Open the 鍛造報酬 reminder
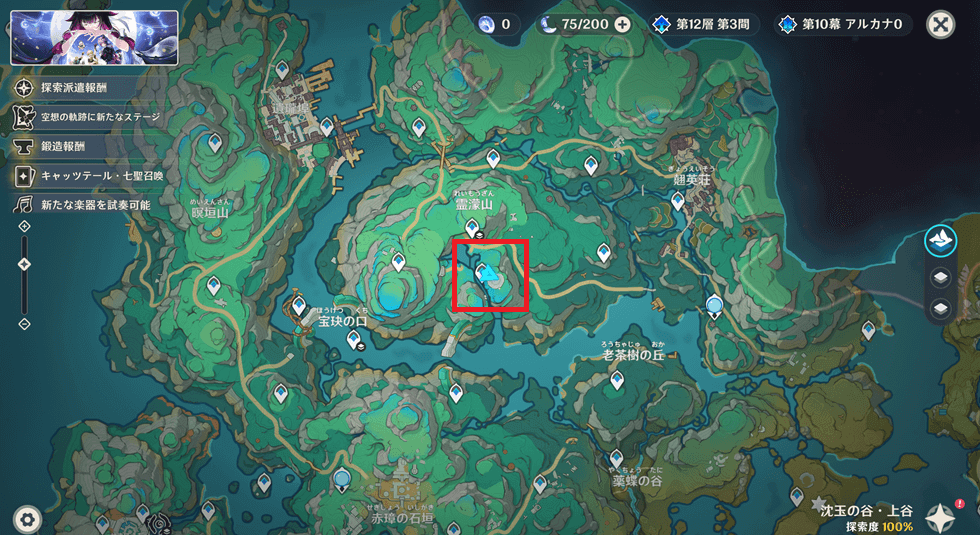Screen dimensions: 980x535 tap(64, 146)
